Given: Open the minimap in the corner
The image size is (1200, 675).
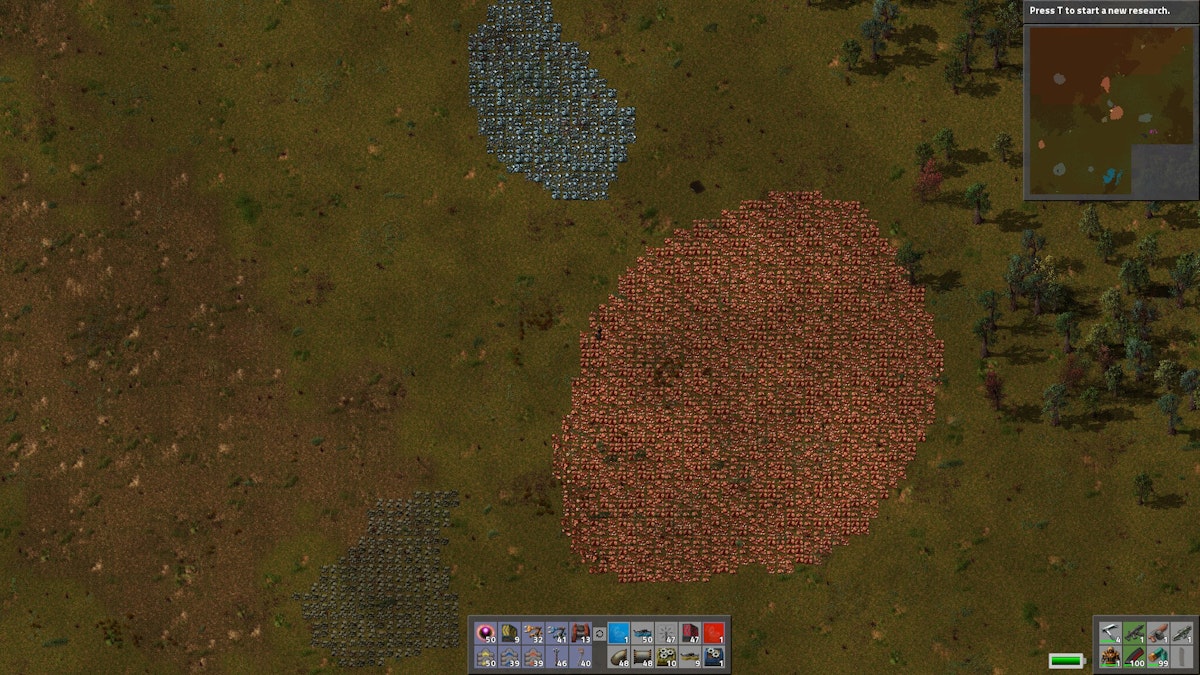Looking at the screenshot, I should (x=1110, y=110).
